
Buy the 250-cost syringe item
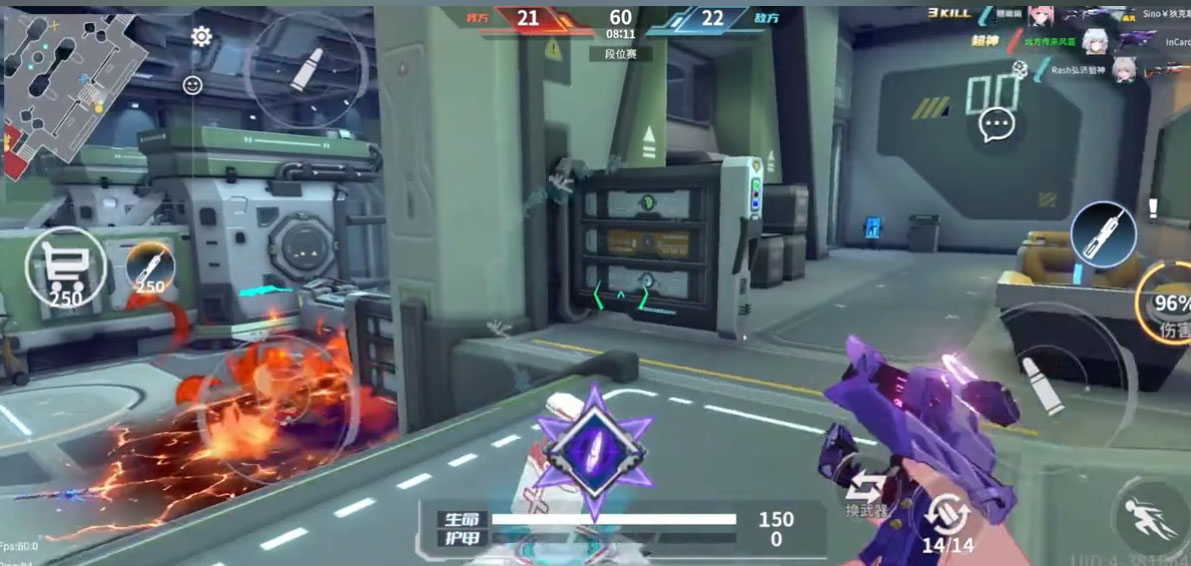(x=150, y=268)
